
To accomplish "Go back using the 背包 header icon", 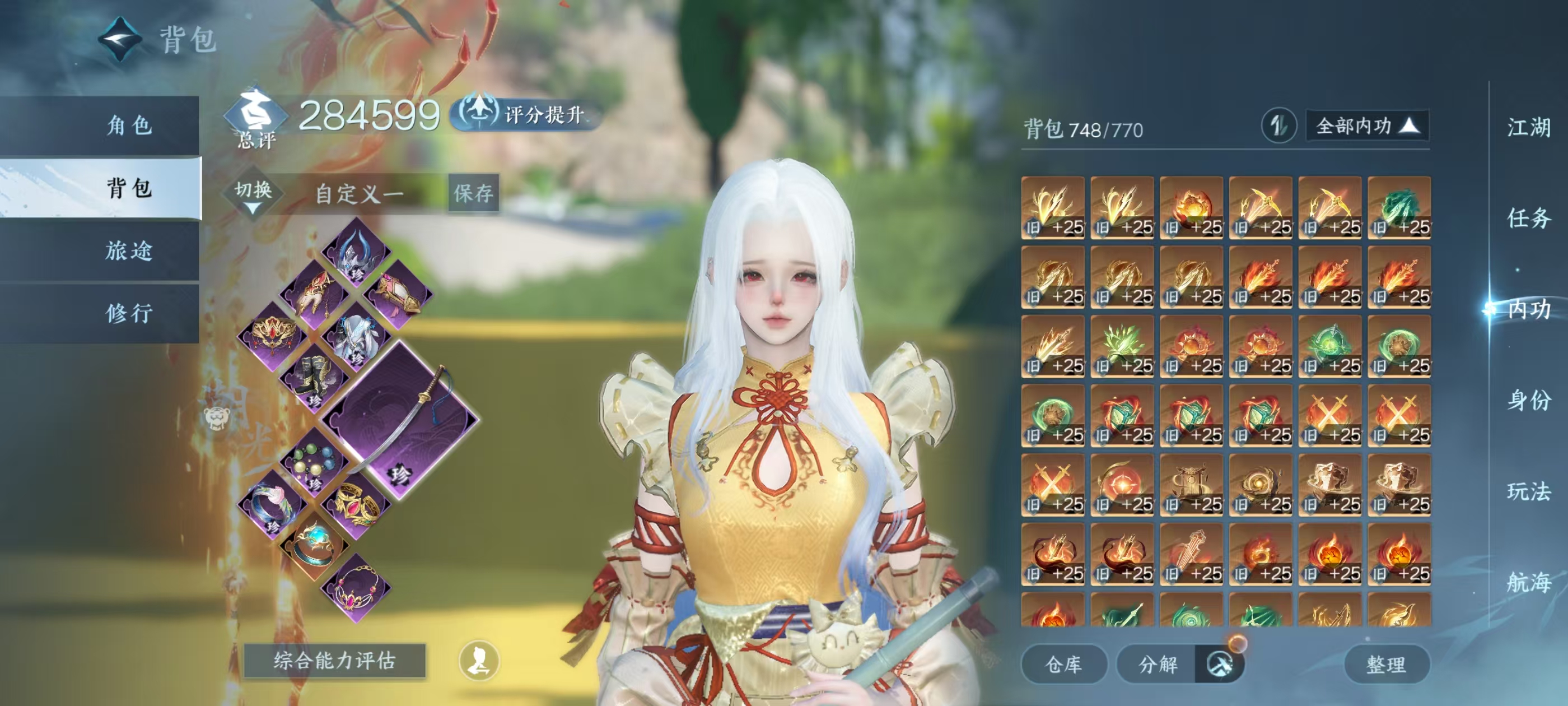I will 120,40.
